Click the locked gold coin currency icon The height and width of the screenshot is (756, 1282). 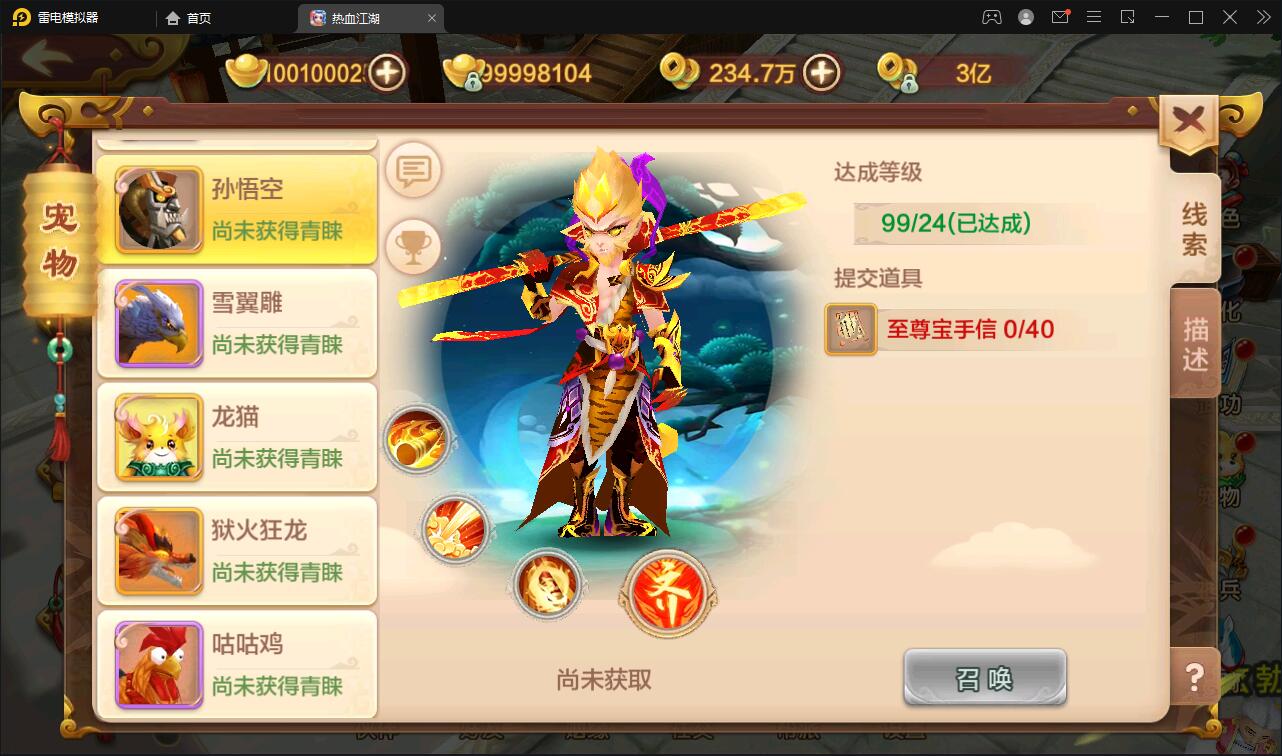[899, 72]
